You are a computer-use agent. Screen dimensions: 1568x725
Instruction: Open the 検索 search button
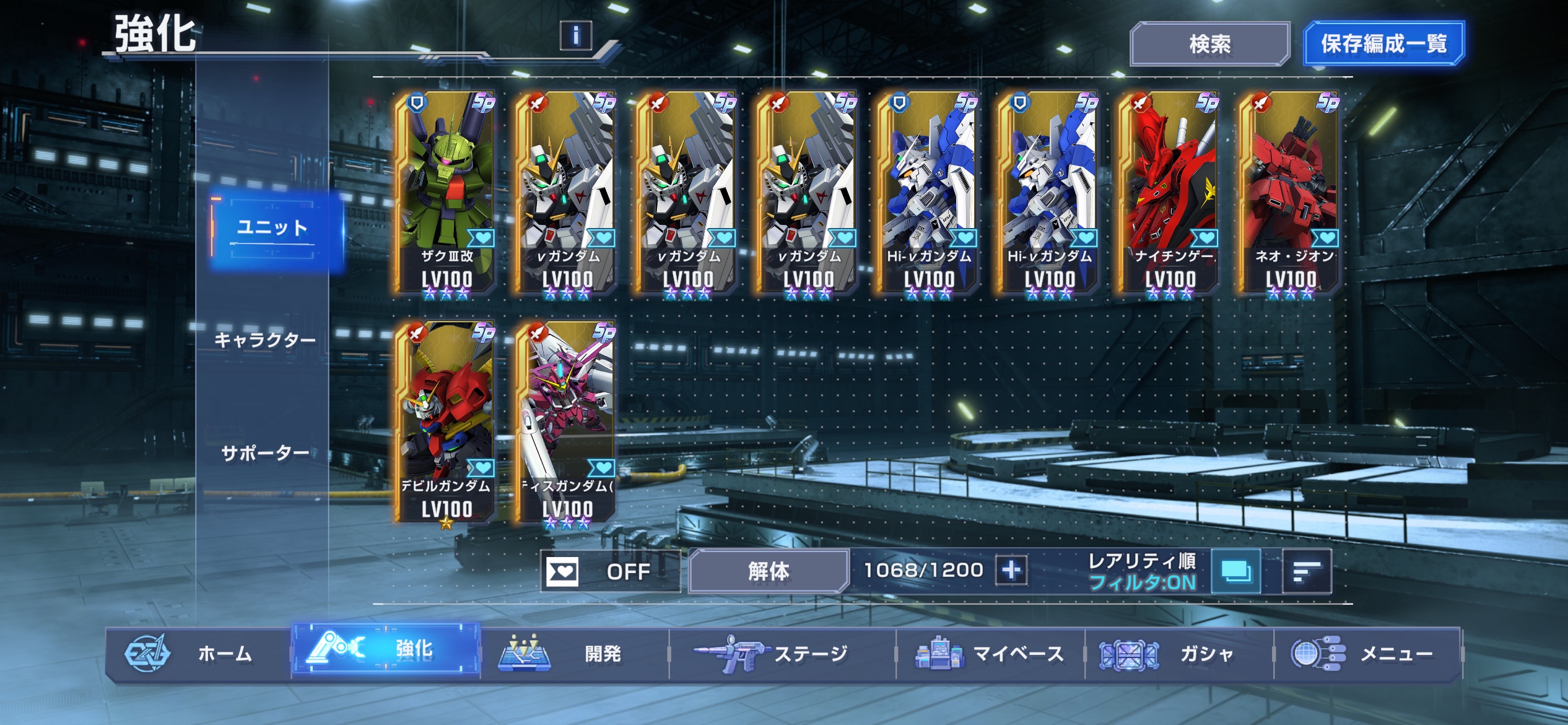point(1209,44)
